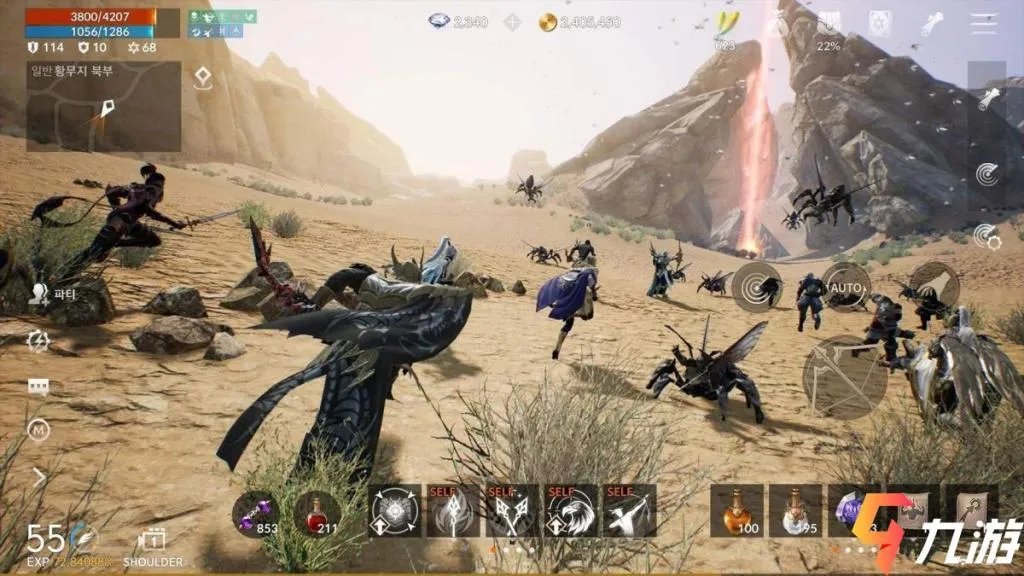Open the gold coin currency display
The image size is (1024, 576).
580,22
